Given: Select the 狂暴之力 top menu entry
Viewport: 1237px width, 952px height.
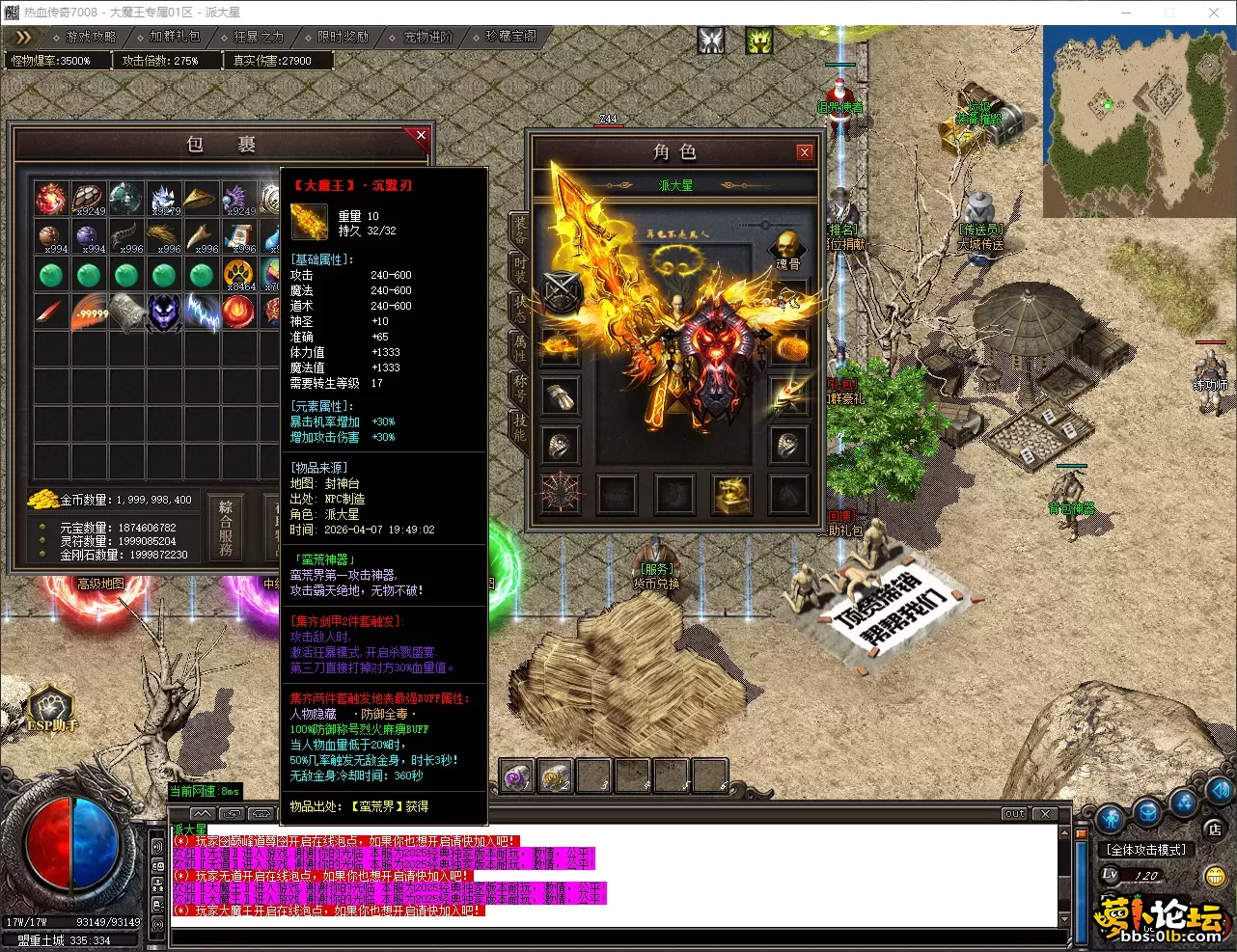Looking at the screenshot, I should pos(258,37).
